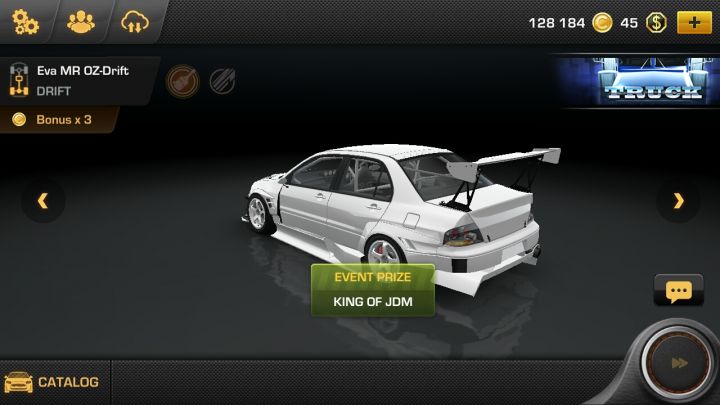Select the orange tire badge icon
The height and width of the screenshot is (405, 720).
180,80
